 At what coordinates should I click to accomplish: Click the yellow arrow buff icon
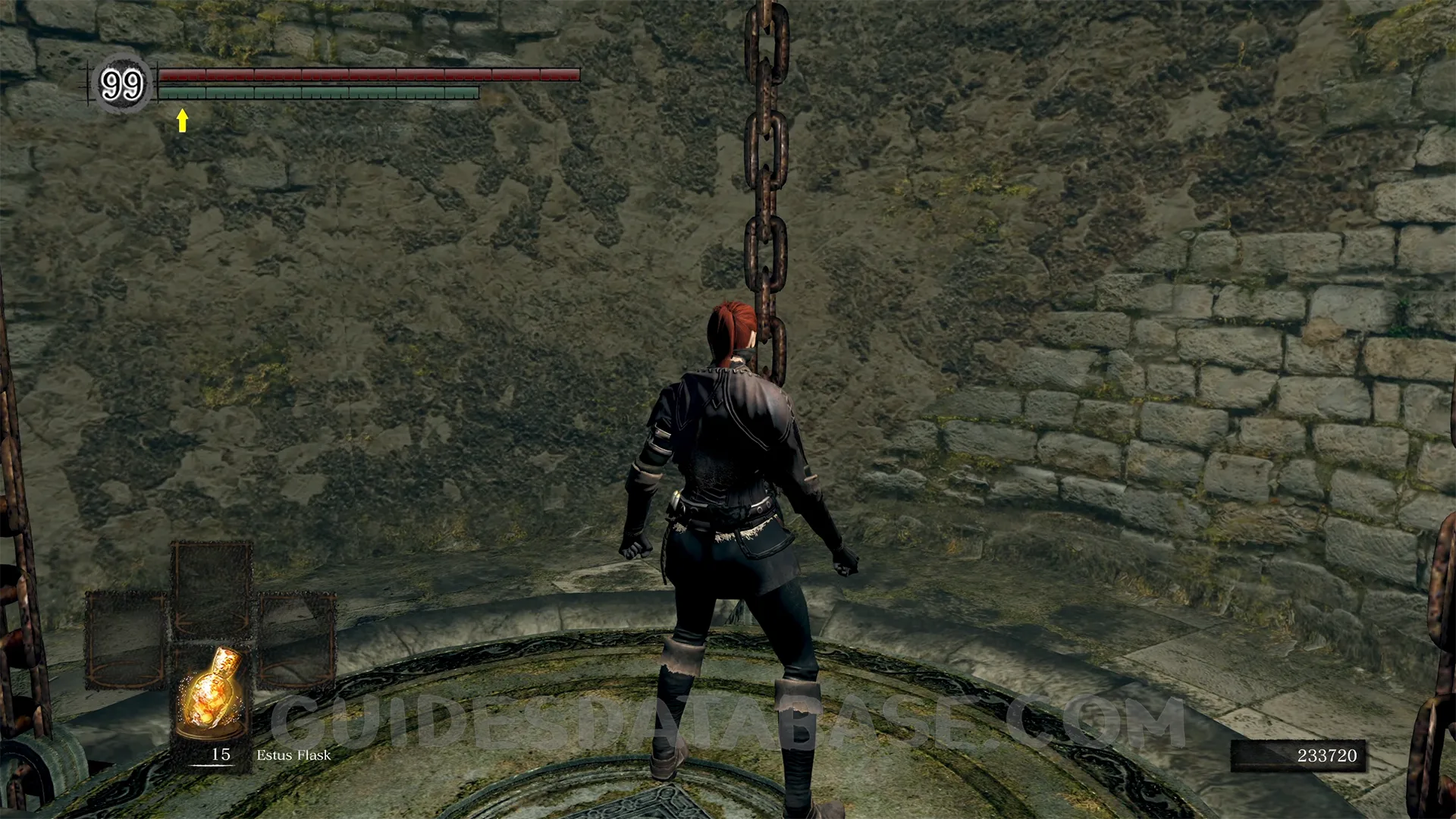(182, 120)
